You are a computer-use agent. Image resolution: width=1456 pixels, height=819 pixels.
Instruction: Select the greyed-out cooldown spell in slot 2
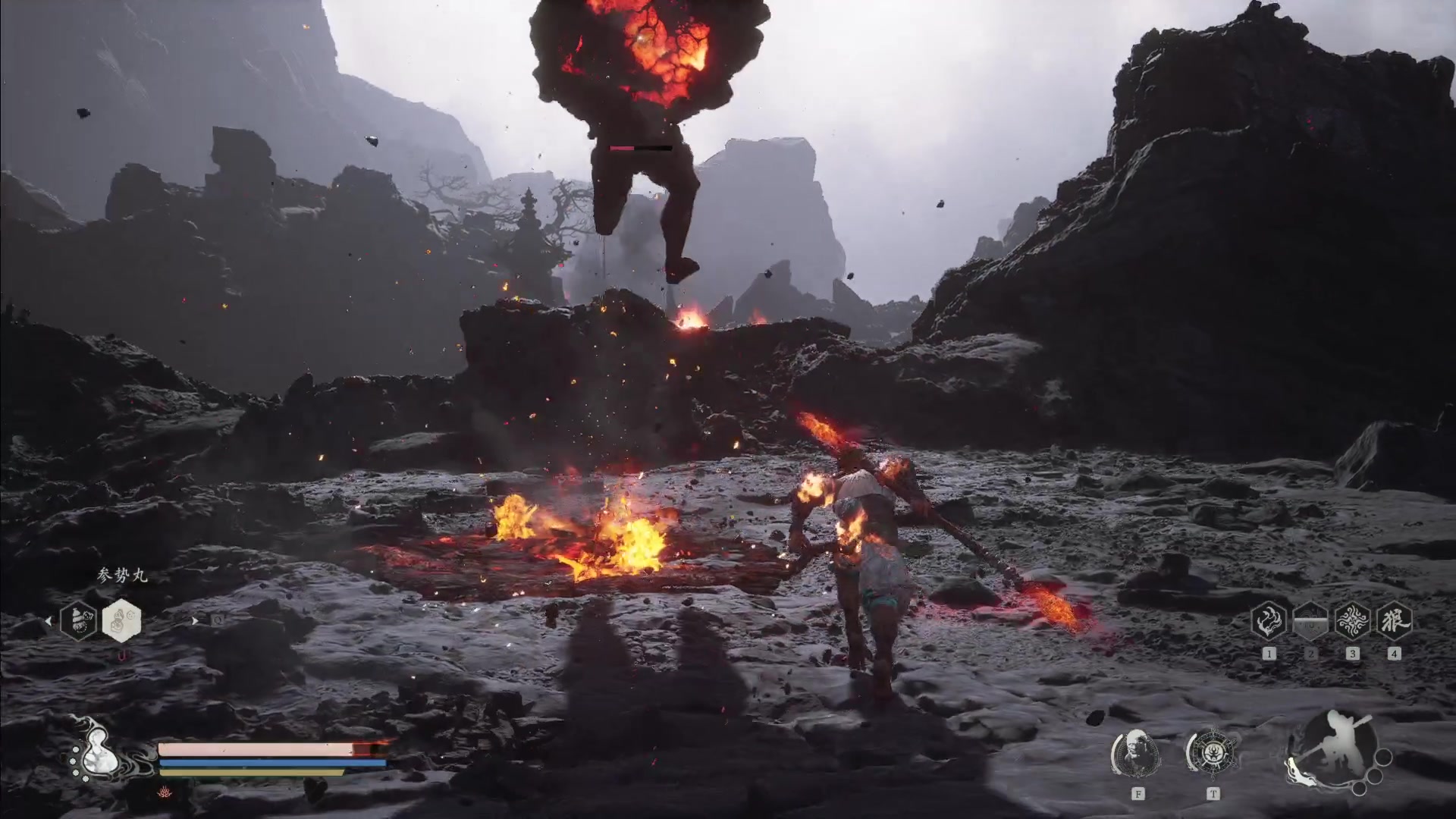[1310, 622]
